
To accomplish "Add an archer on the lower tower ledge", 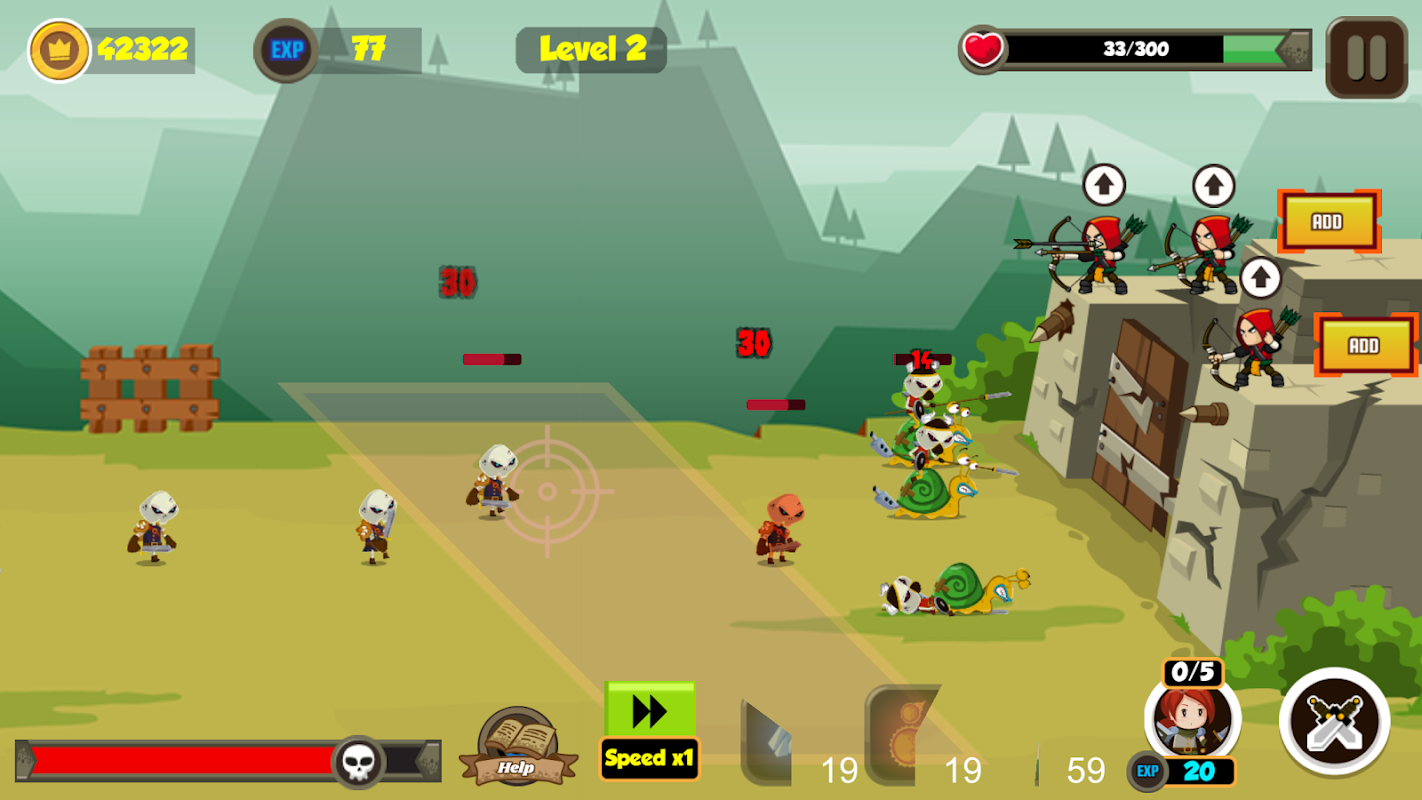I will click(x=1364, y=345).
